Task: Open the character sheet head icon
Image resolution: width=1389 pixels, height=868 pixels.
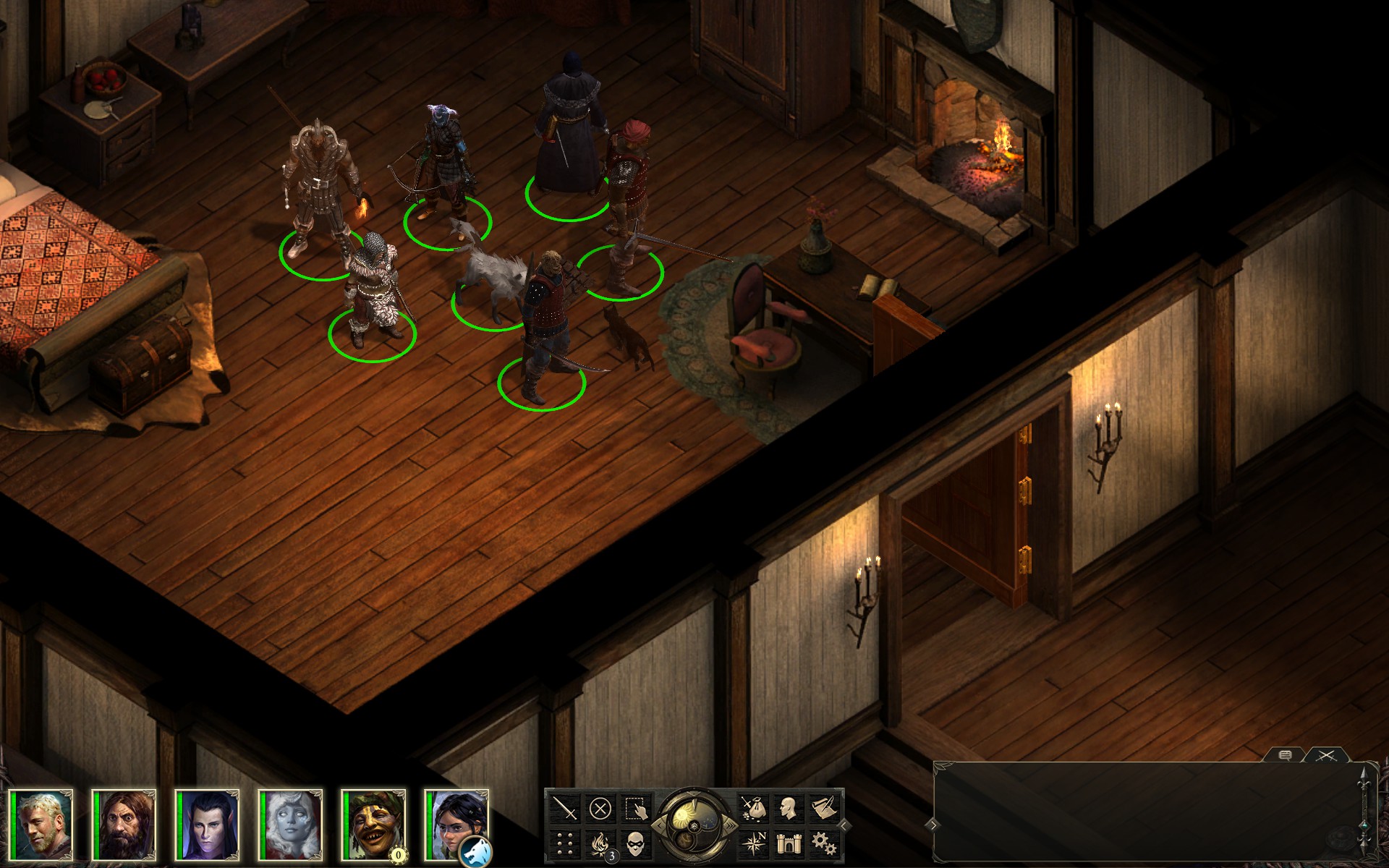Action: coord(788,807)
